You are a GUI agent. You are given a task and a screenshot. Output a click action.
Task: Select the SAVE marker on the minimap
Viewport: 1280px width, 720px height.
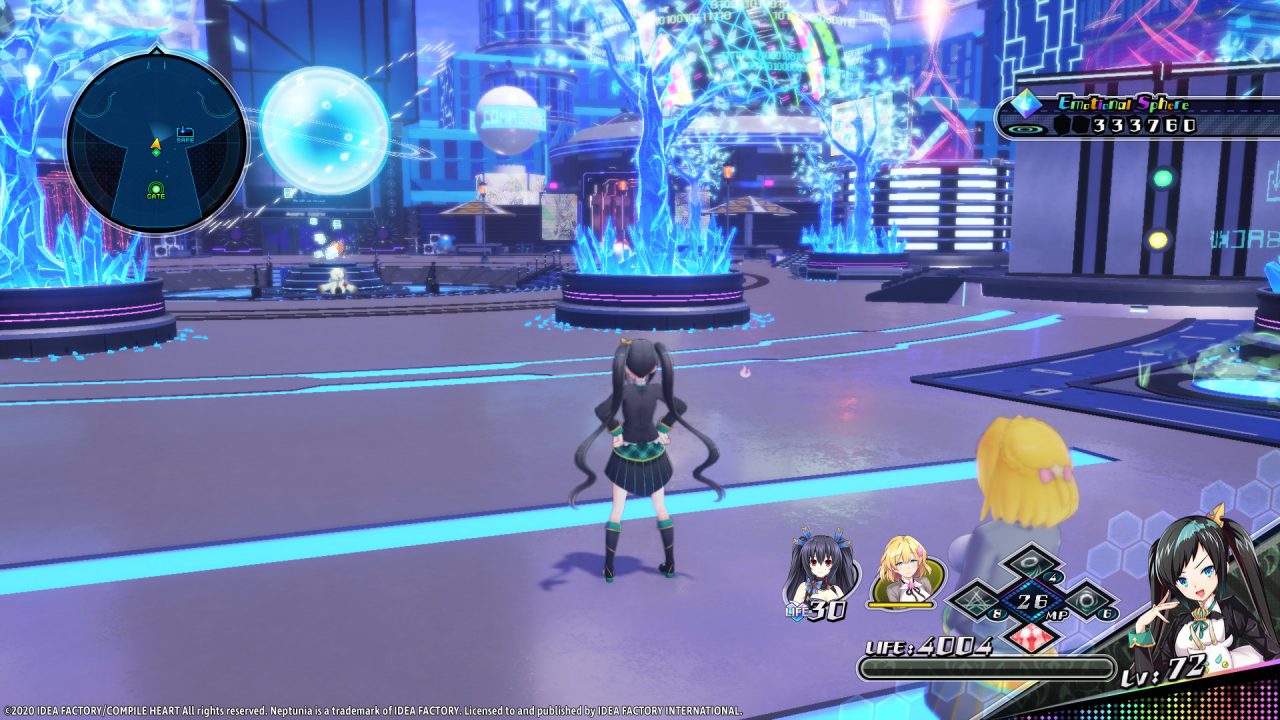[x=185, y=132]
